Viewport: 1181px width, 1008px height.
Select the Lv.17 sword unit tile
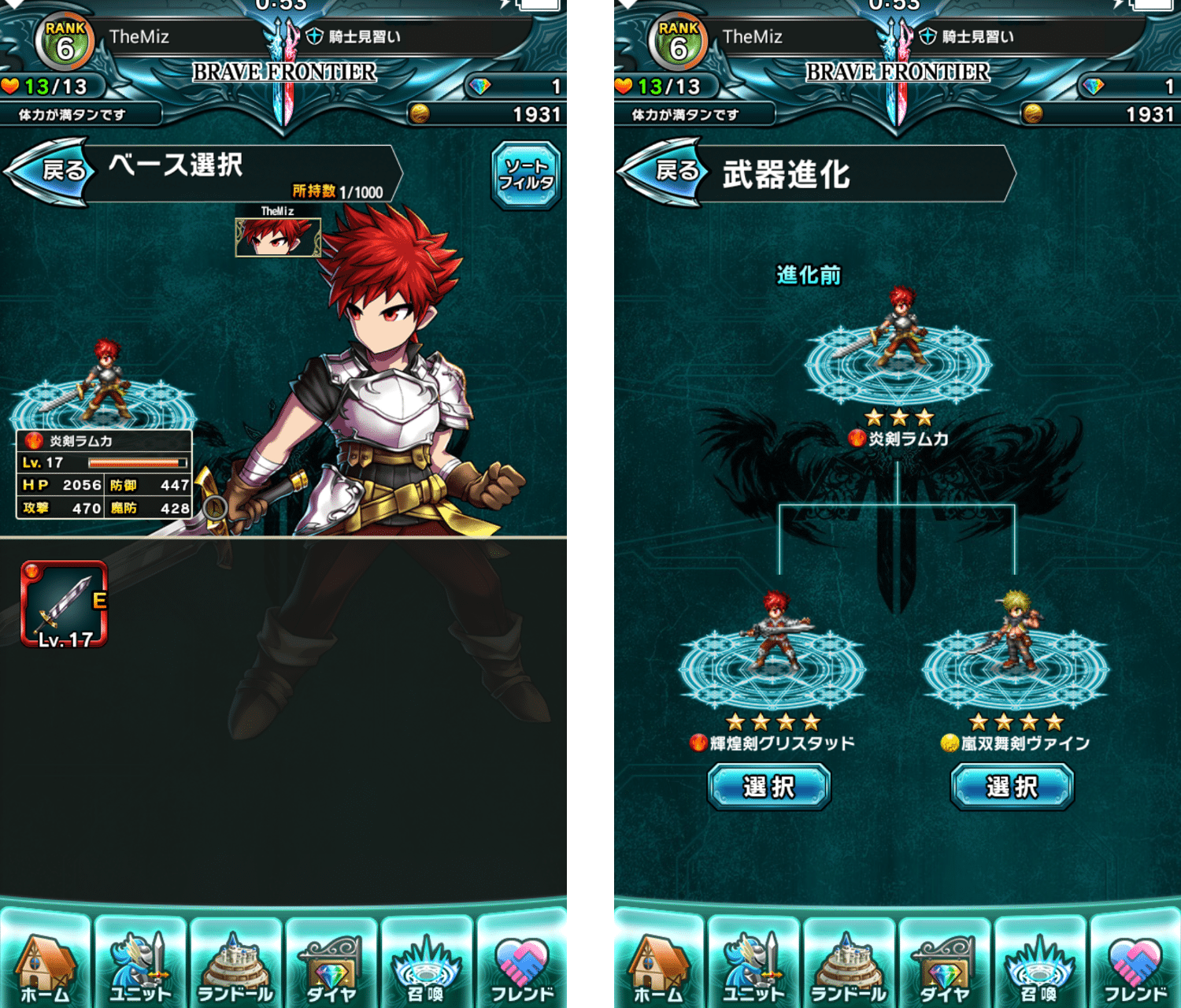pyautogui.click(x=64, y=604)
